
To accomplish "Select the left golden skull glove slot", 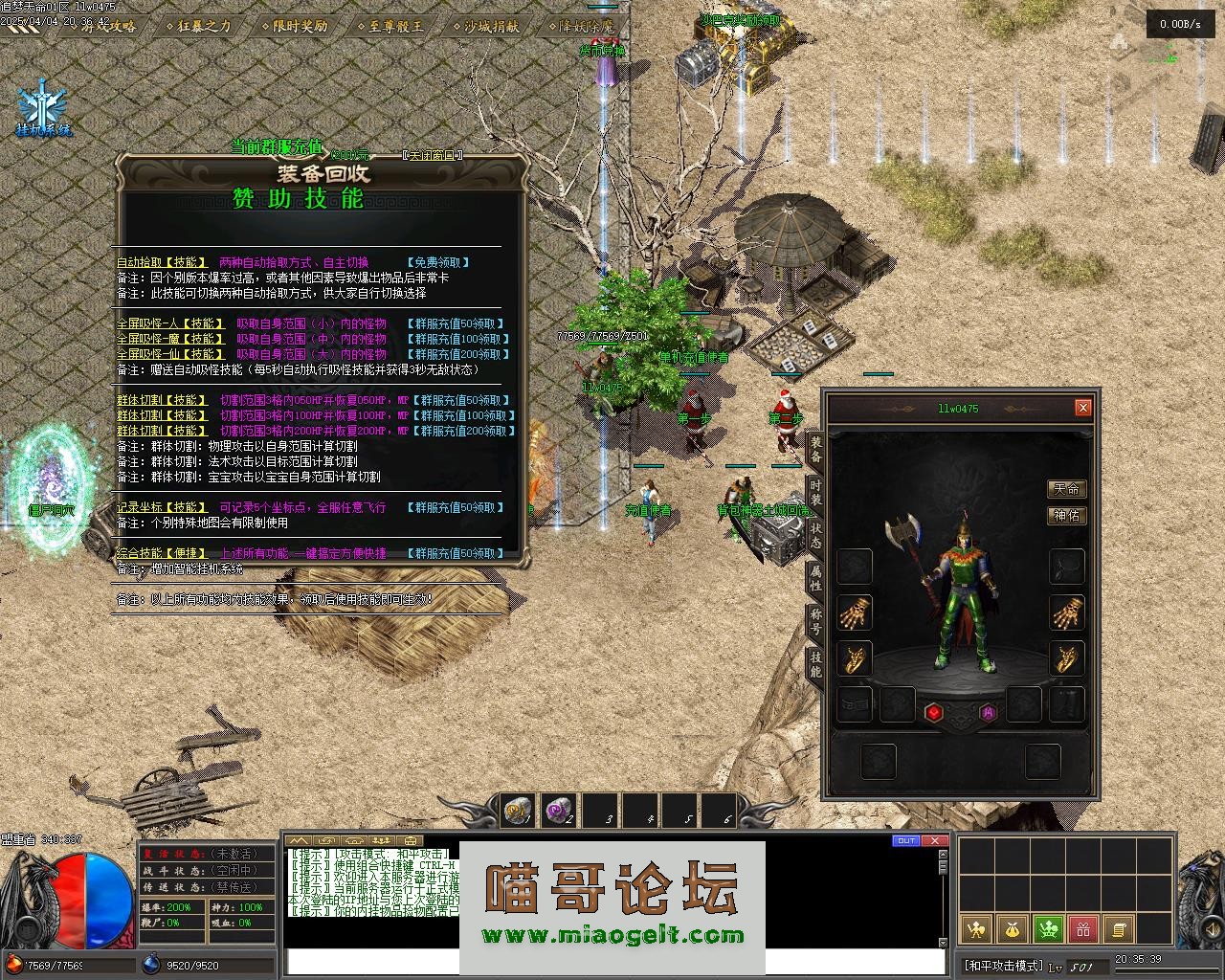I will (854, 613).
